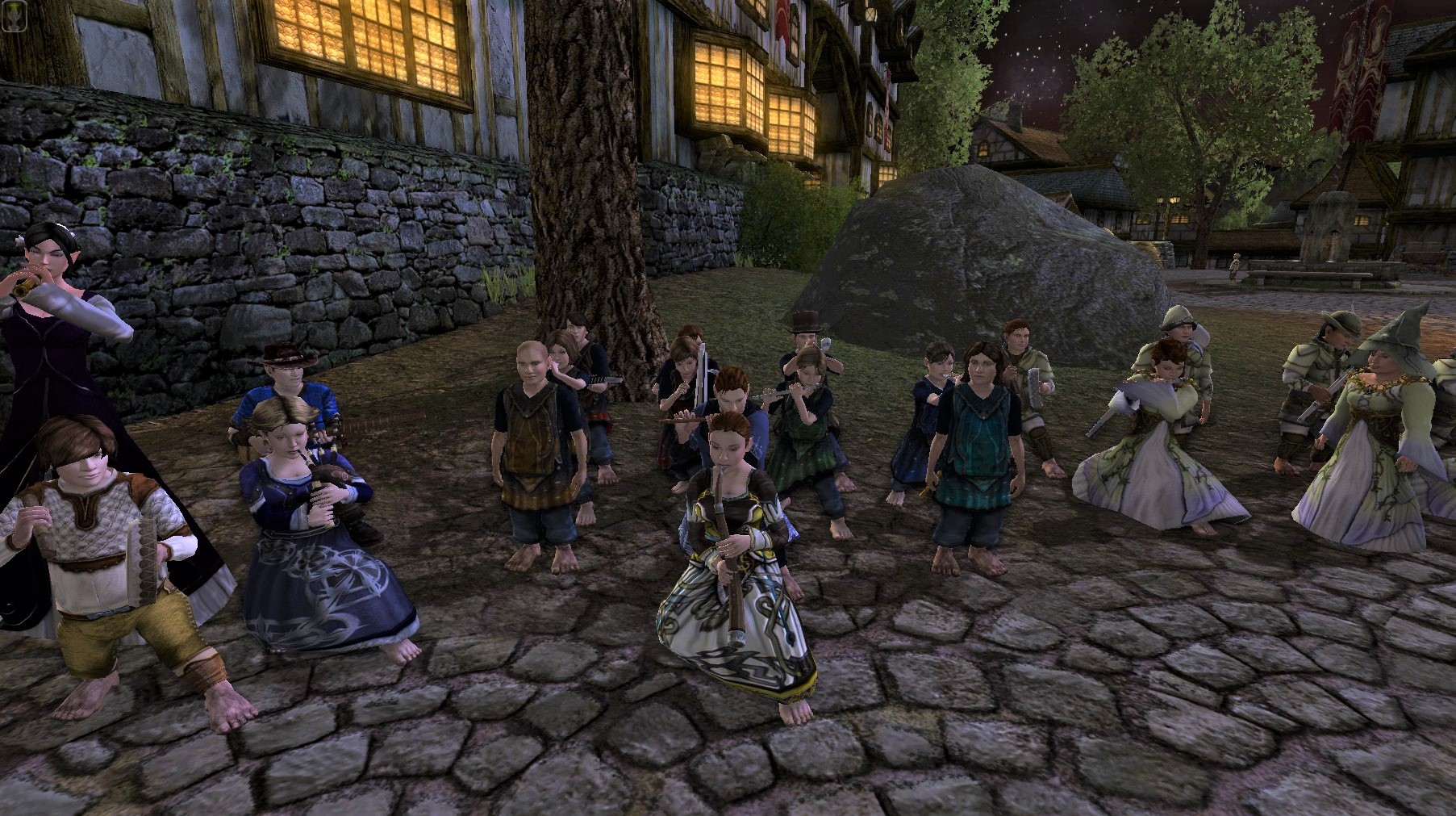Click the goblet icon with green glow
Image resolution: width=1456 pixels, height=816 pixels.
[x=15, y=13]
